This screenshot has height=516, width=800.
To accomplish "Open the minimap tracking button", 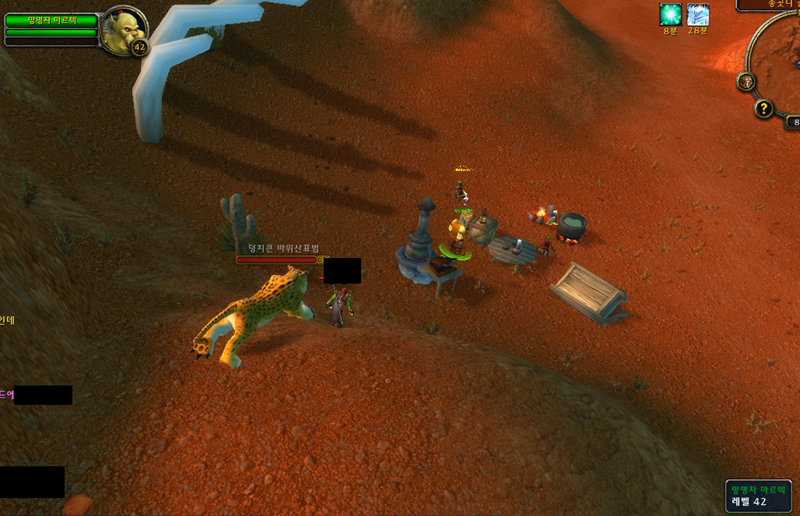I will tap(746, 81).
